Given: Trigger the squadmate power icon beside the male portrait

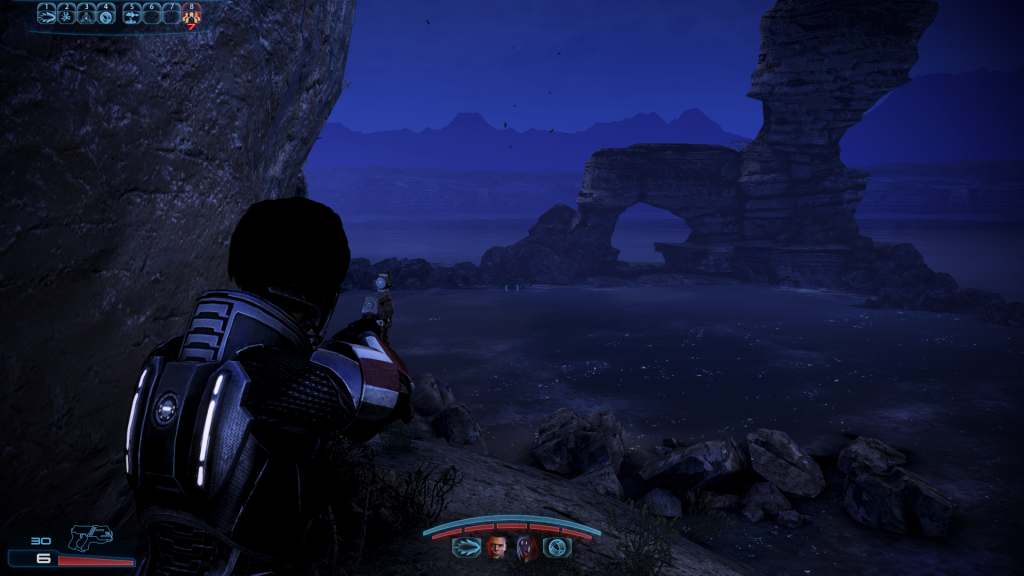Looking at the screenshot, I should coord(466,546).
